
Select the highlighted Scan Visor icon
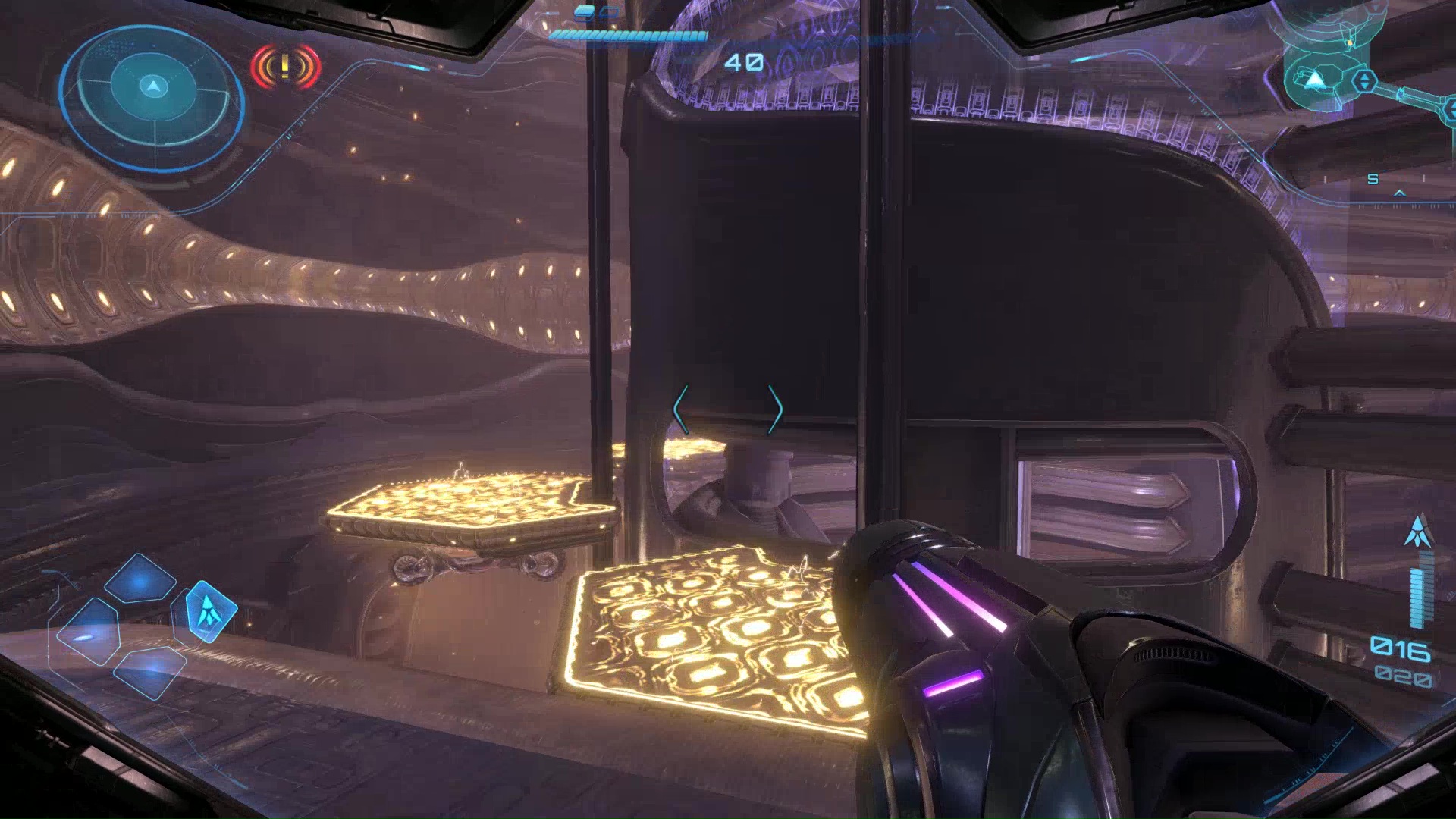click(x=210, y=610)
